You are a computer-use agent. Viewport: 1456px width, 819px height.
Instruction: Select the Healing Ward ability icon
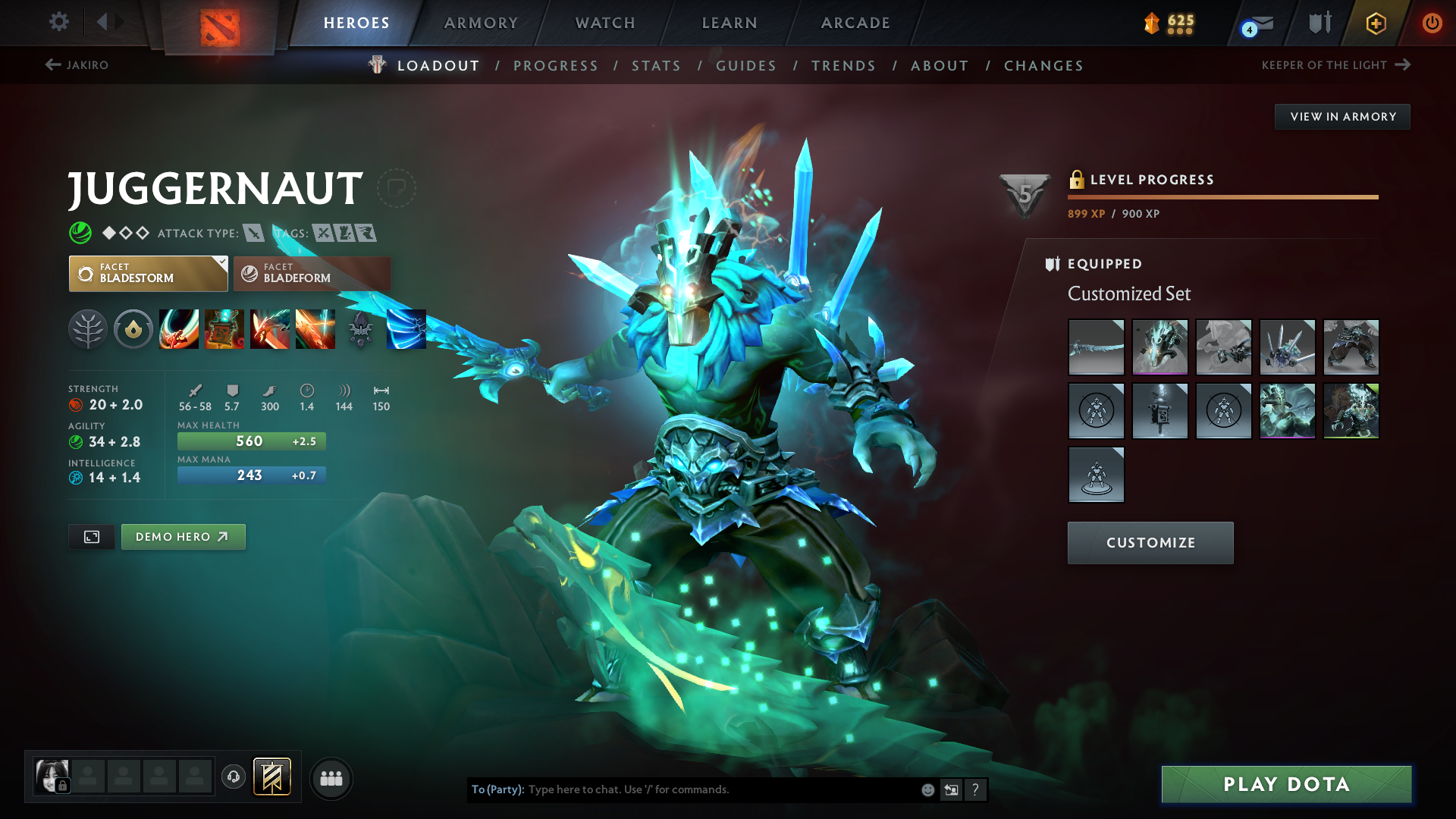tap(224, 329)
